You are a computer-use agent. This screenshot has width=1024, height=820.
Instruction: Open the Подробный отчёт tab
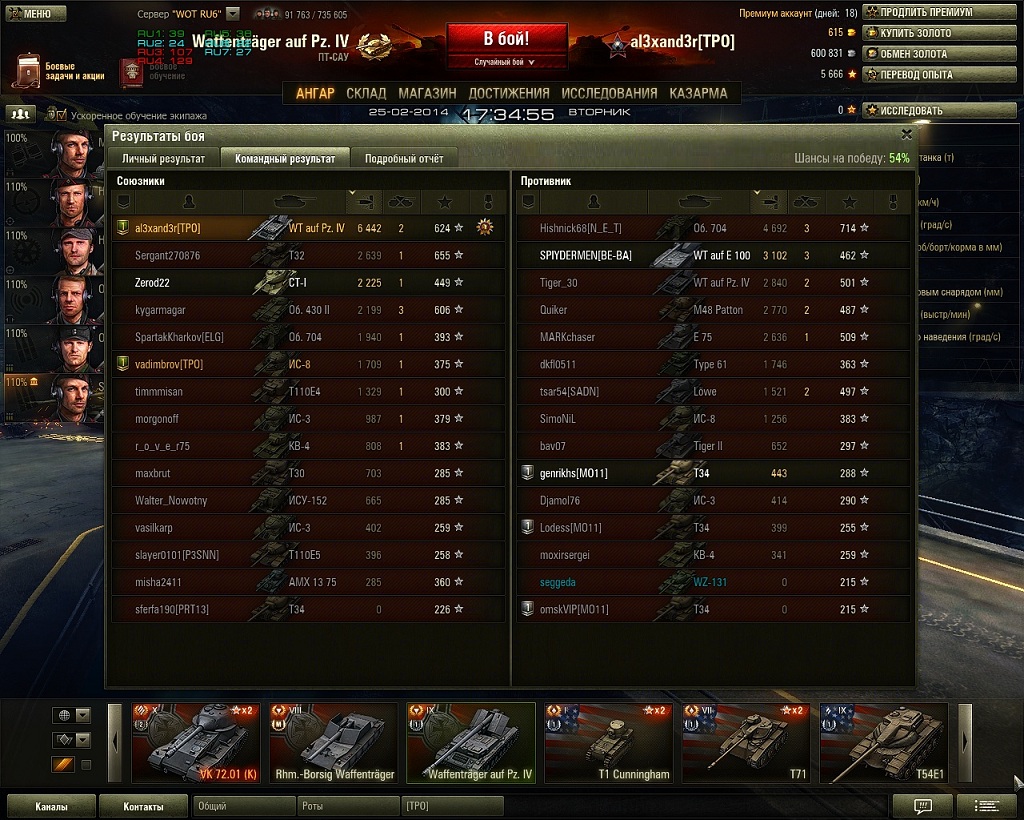click(404, 158)
